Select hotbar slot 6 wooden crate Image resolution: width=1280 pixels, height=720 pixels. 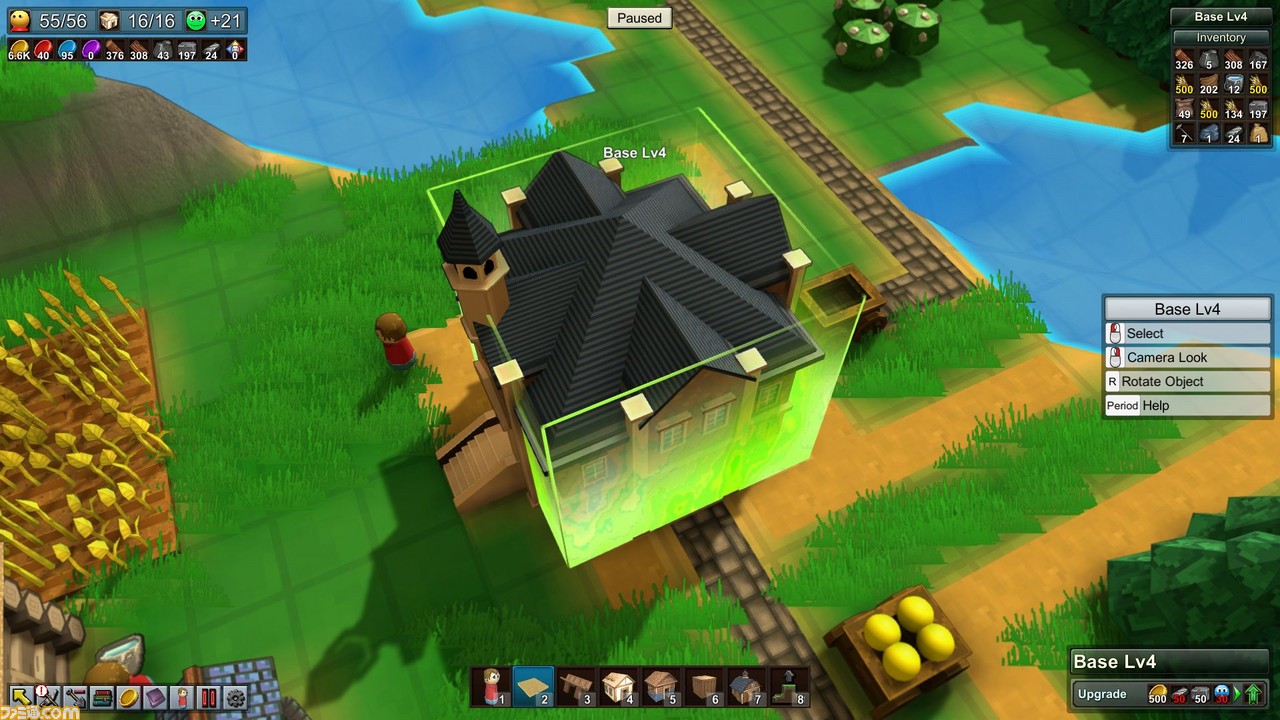click(704, 686)
